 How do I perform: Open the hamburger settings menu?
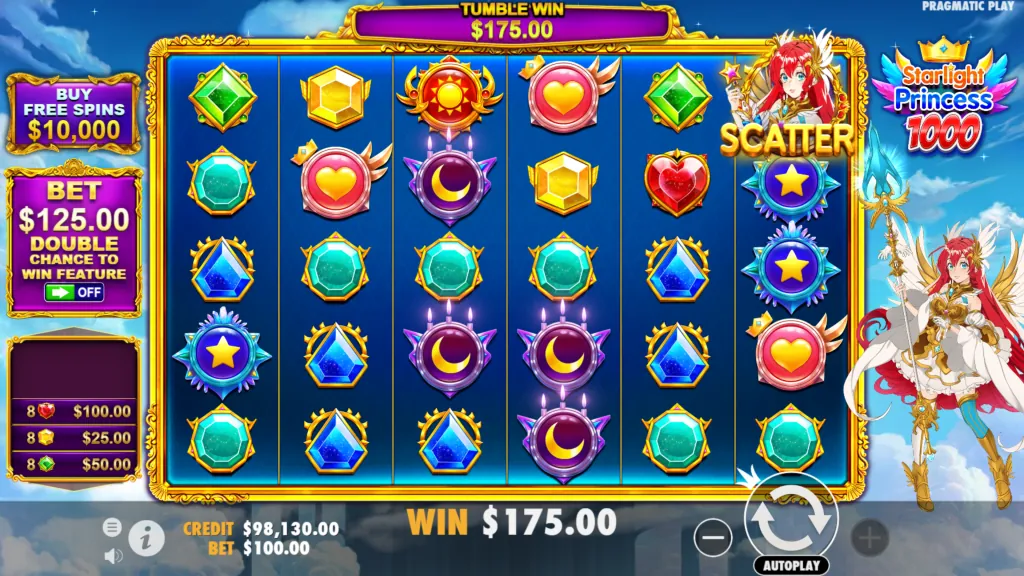pos(112,527)
